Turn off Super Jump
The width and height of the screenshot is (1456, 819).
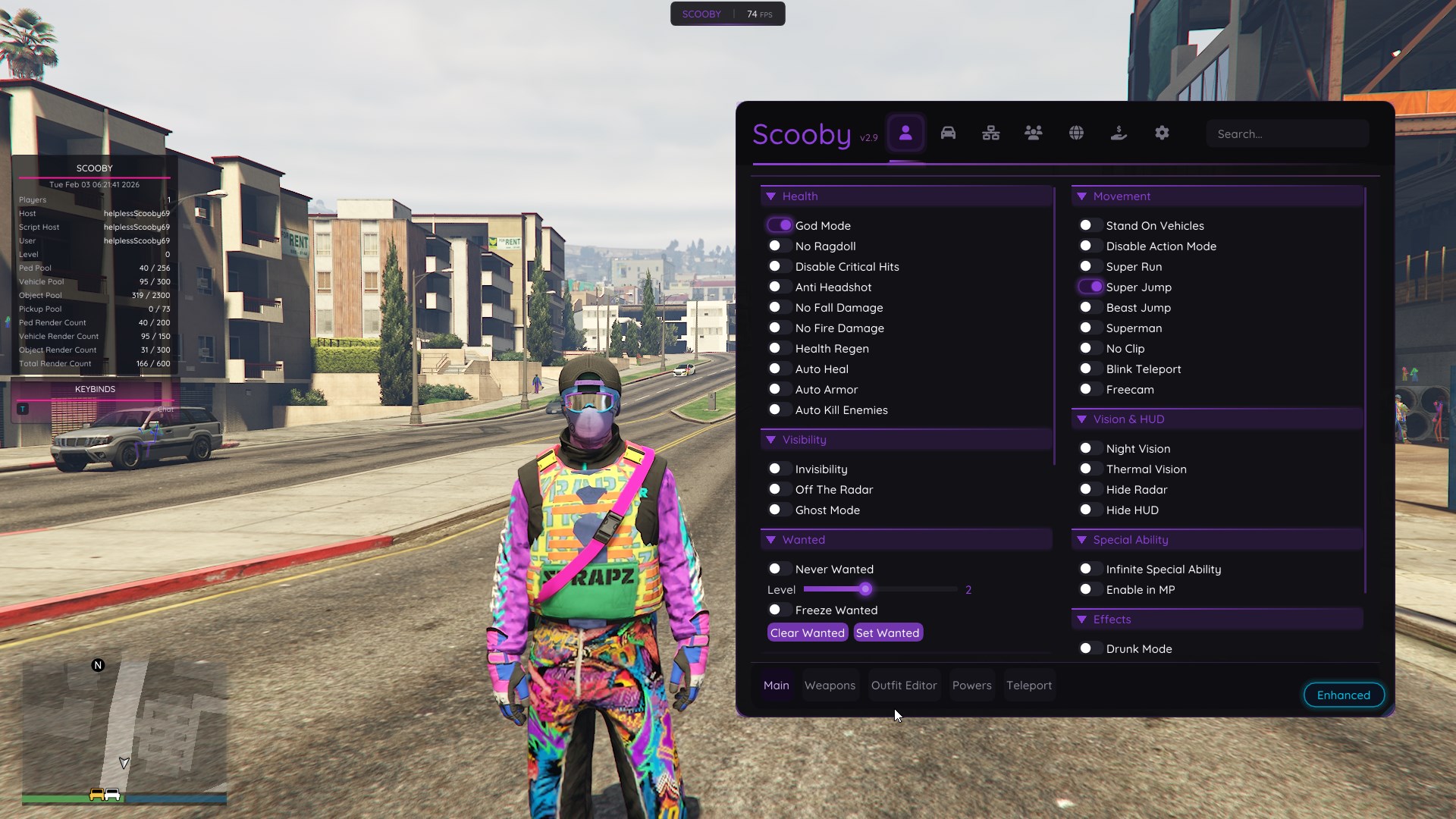point(1089,287)
